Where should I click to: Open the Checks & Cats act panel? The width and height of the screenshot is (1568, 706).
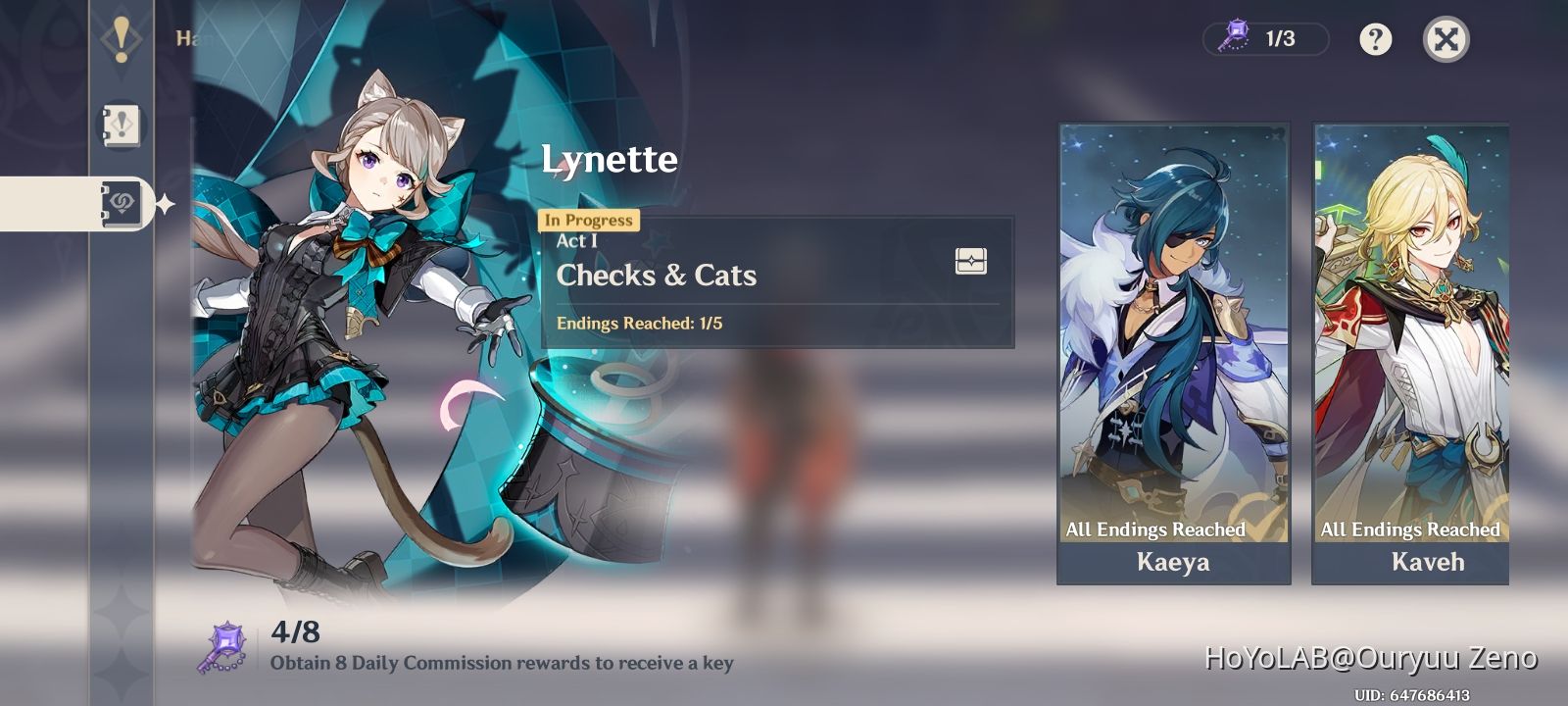pos(774,279)
